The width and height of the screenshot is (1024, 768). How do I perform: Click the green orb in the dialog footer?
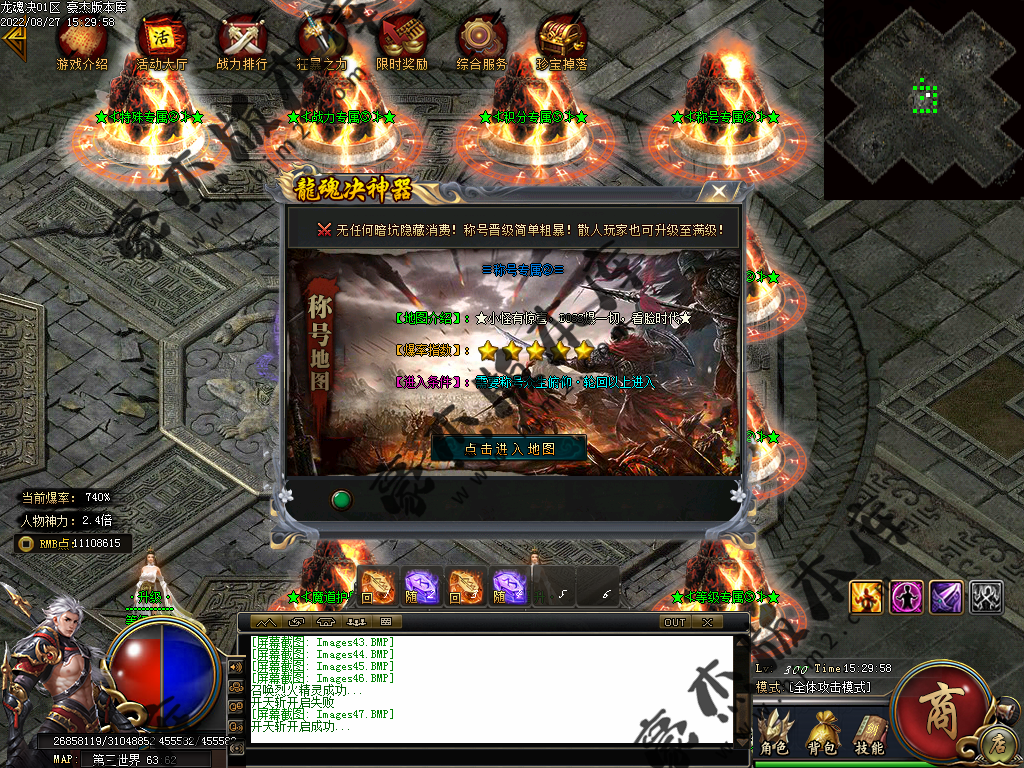[x=342, y=498]
